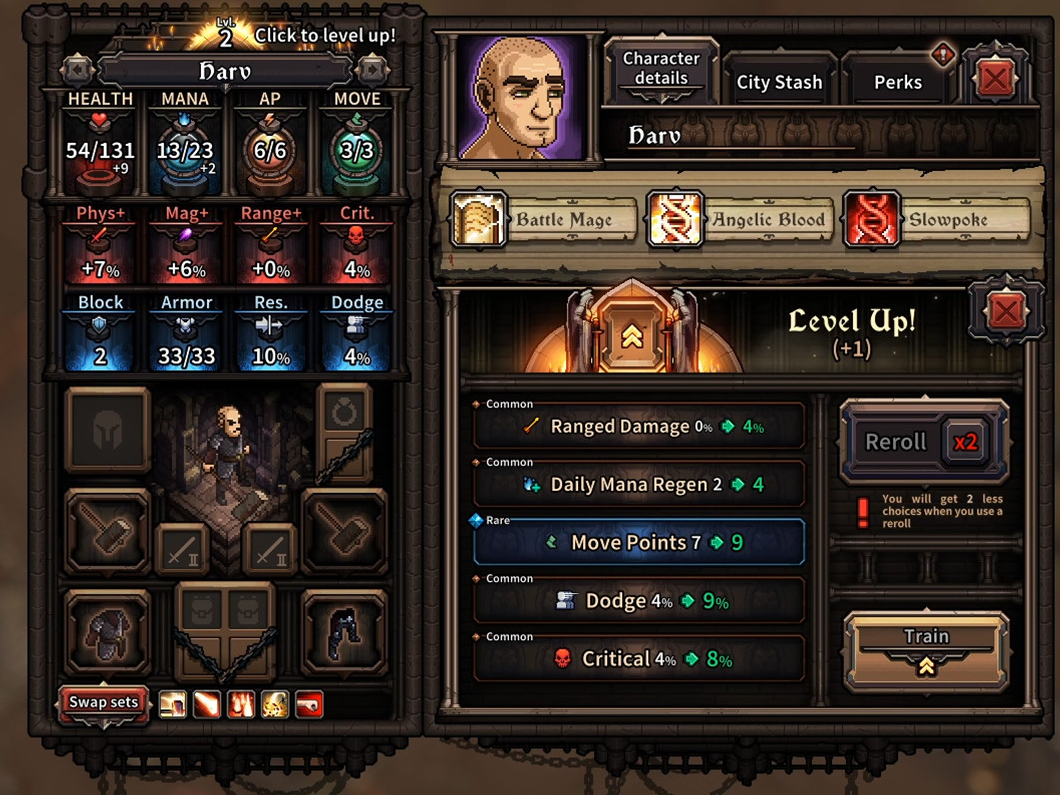Select the Dodge level-up choice

pyautogui.click(x=638, y=601)
